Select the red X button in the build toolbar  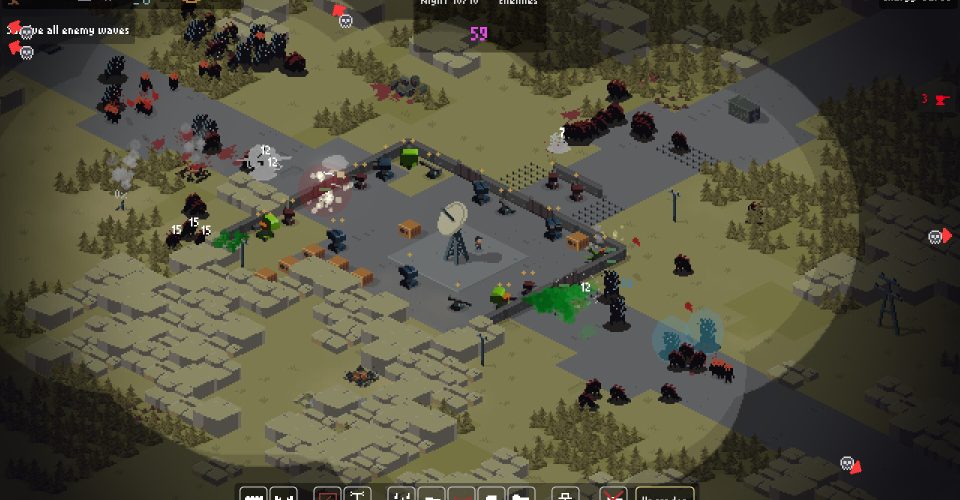point(613,494)
